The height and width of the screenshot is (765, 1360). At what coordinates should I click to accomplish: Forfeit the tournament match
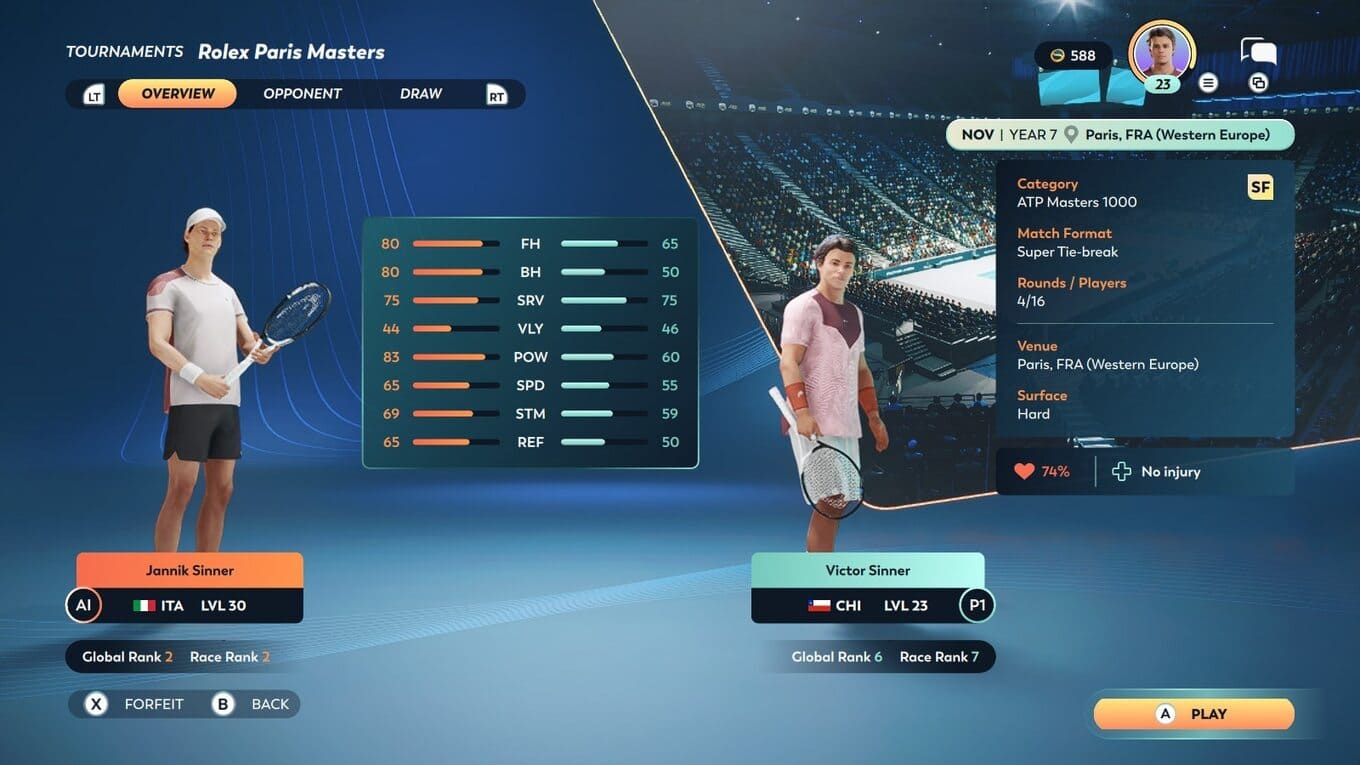point(137,704)
